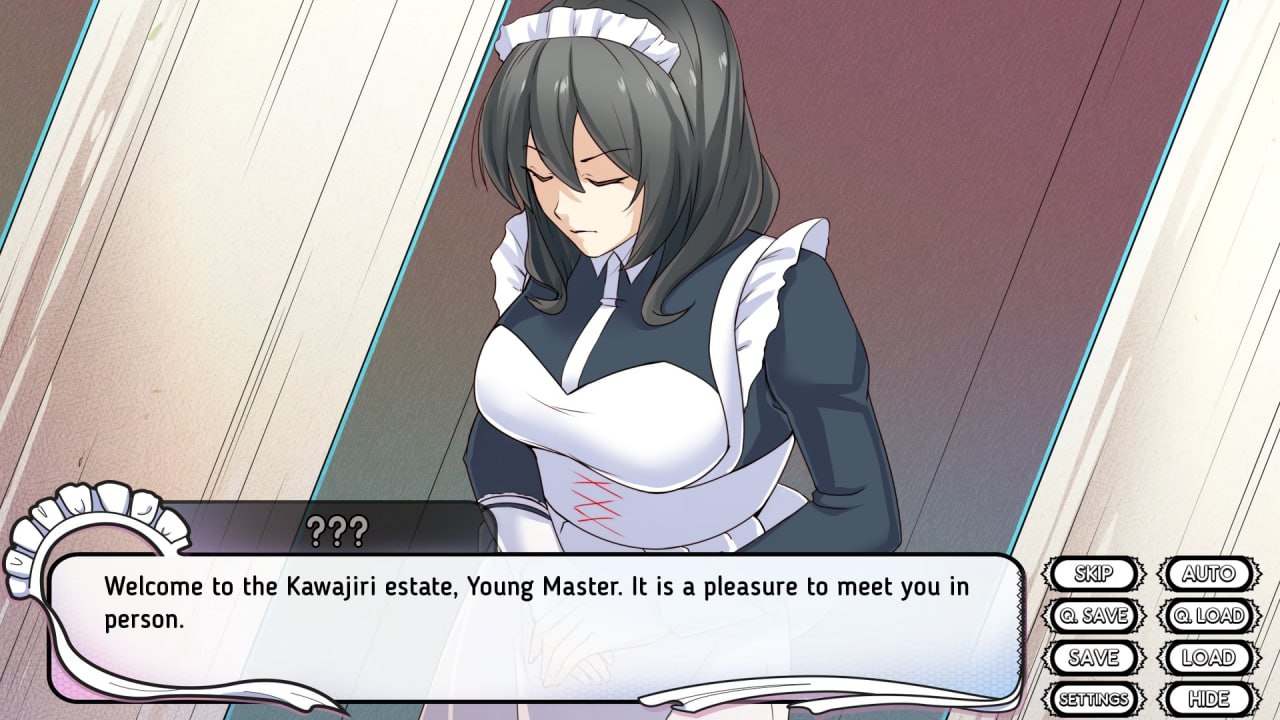Quick-load using the Q.LOAD button
Viewport: 1280px width, 720px height.
(x=1210, y=616)
